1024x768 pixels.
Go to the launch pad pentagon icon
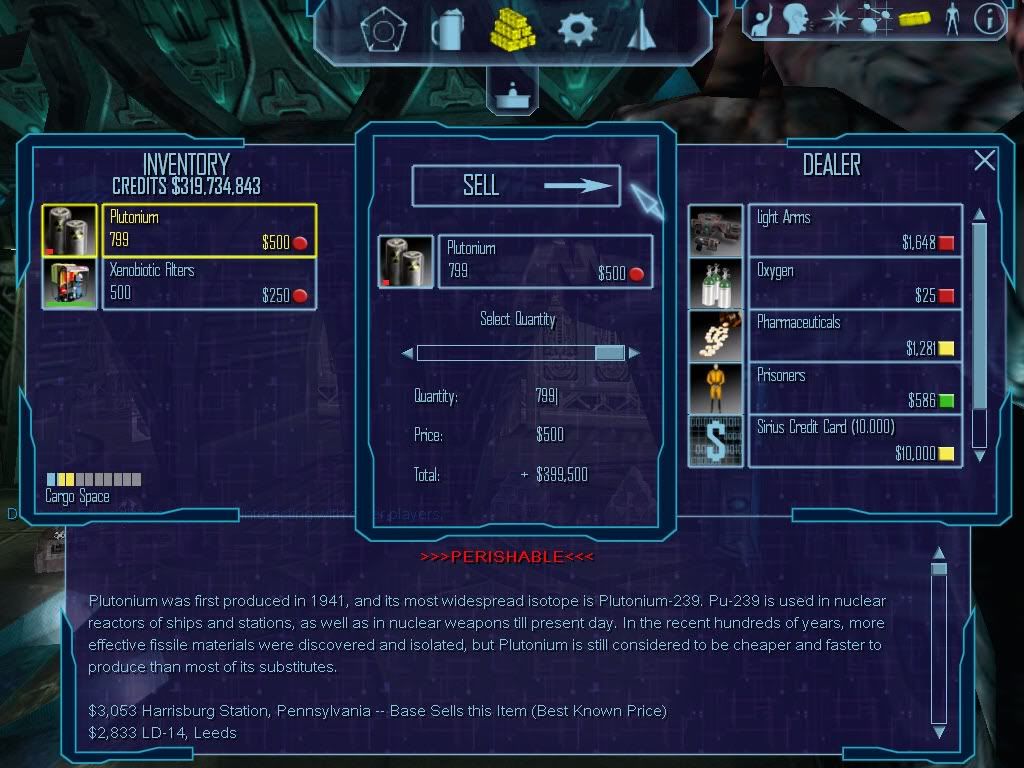pos(381,30)
